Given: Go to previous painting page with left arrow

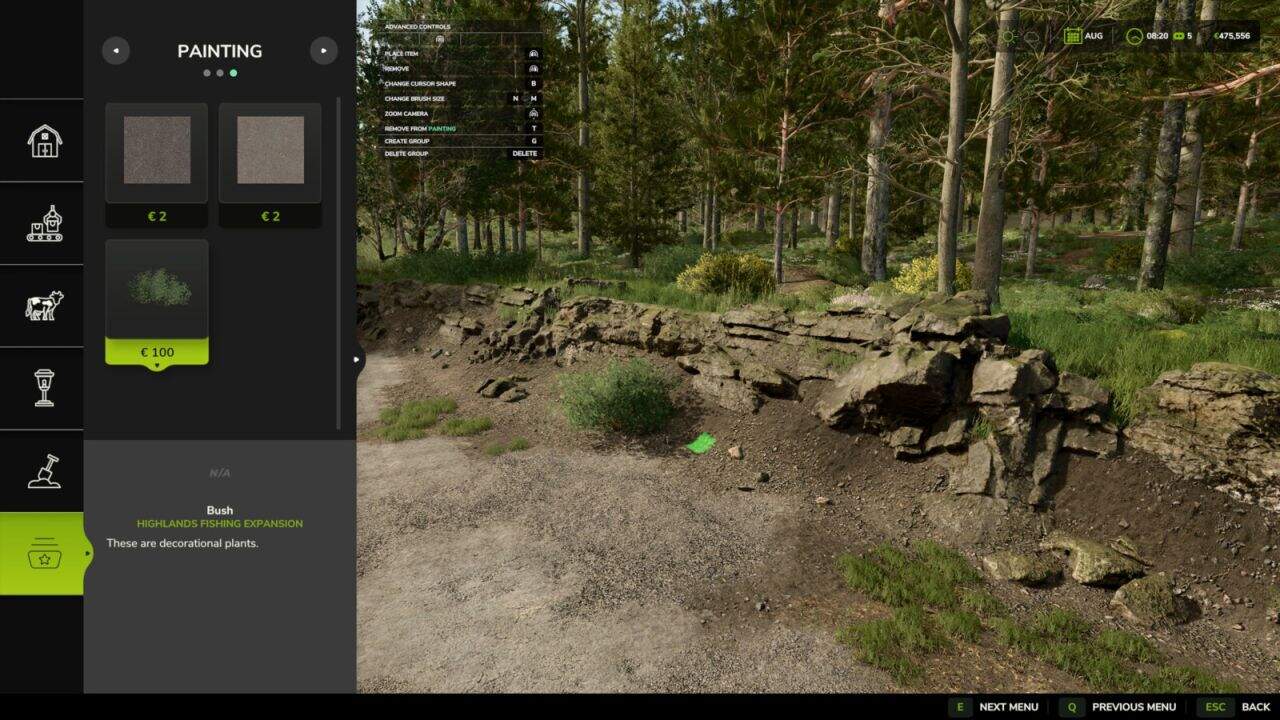Looking at the screenshot, I should [115, 50].
